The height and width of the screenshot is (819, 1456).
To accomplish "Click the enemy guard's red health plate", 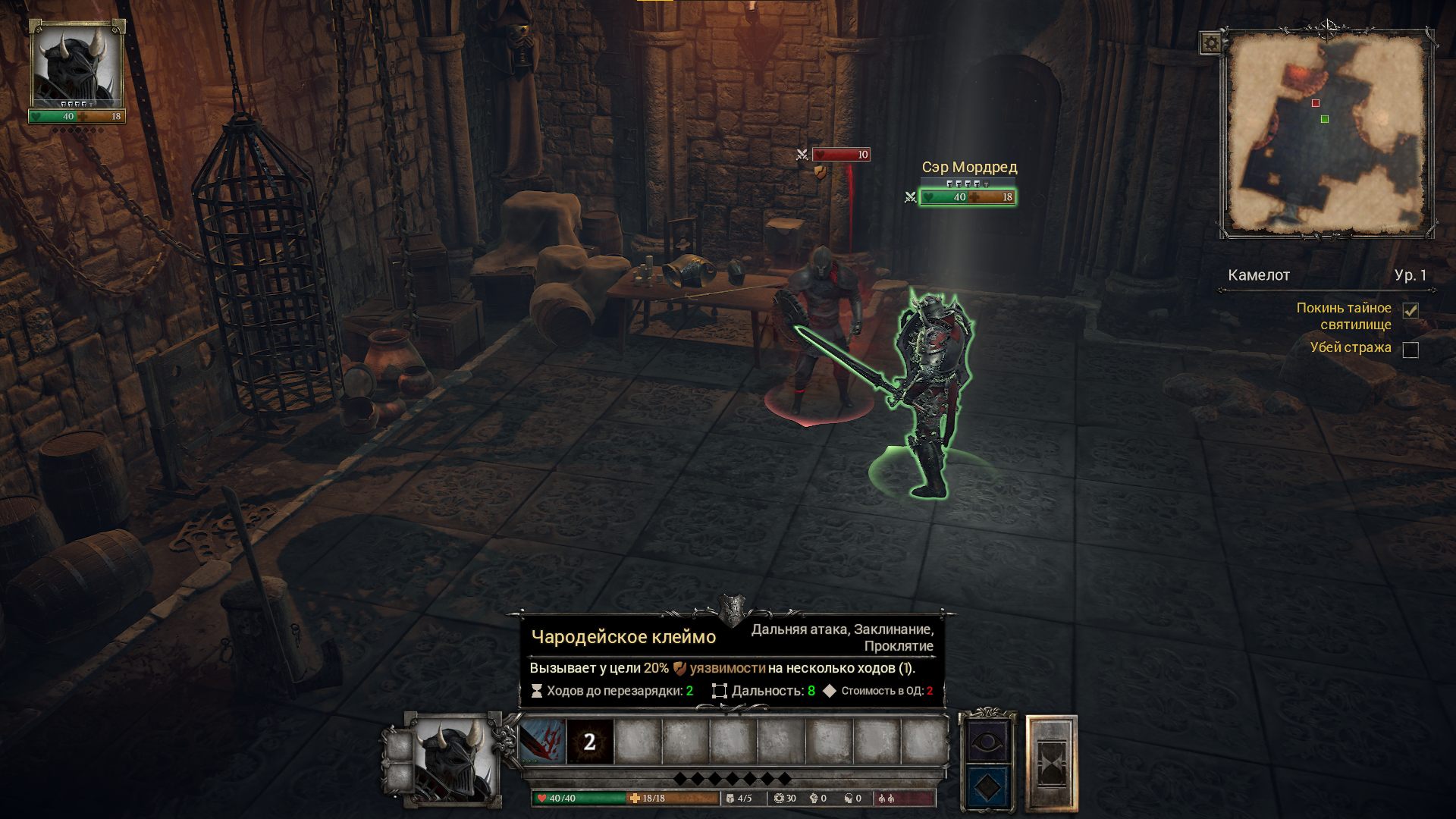I will click(840, 155).
